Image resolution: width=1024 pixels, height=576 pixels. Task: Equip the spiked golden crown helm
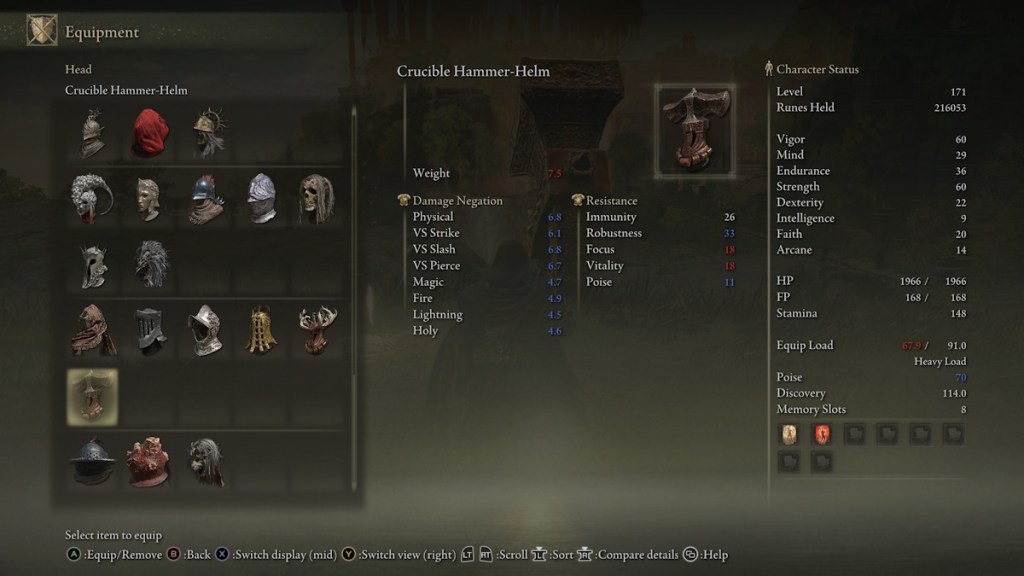coord(207,133)
